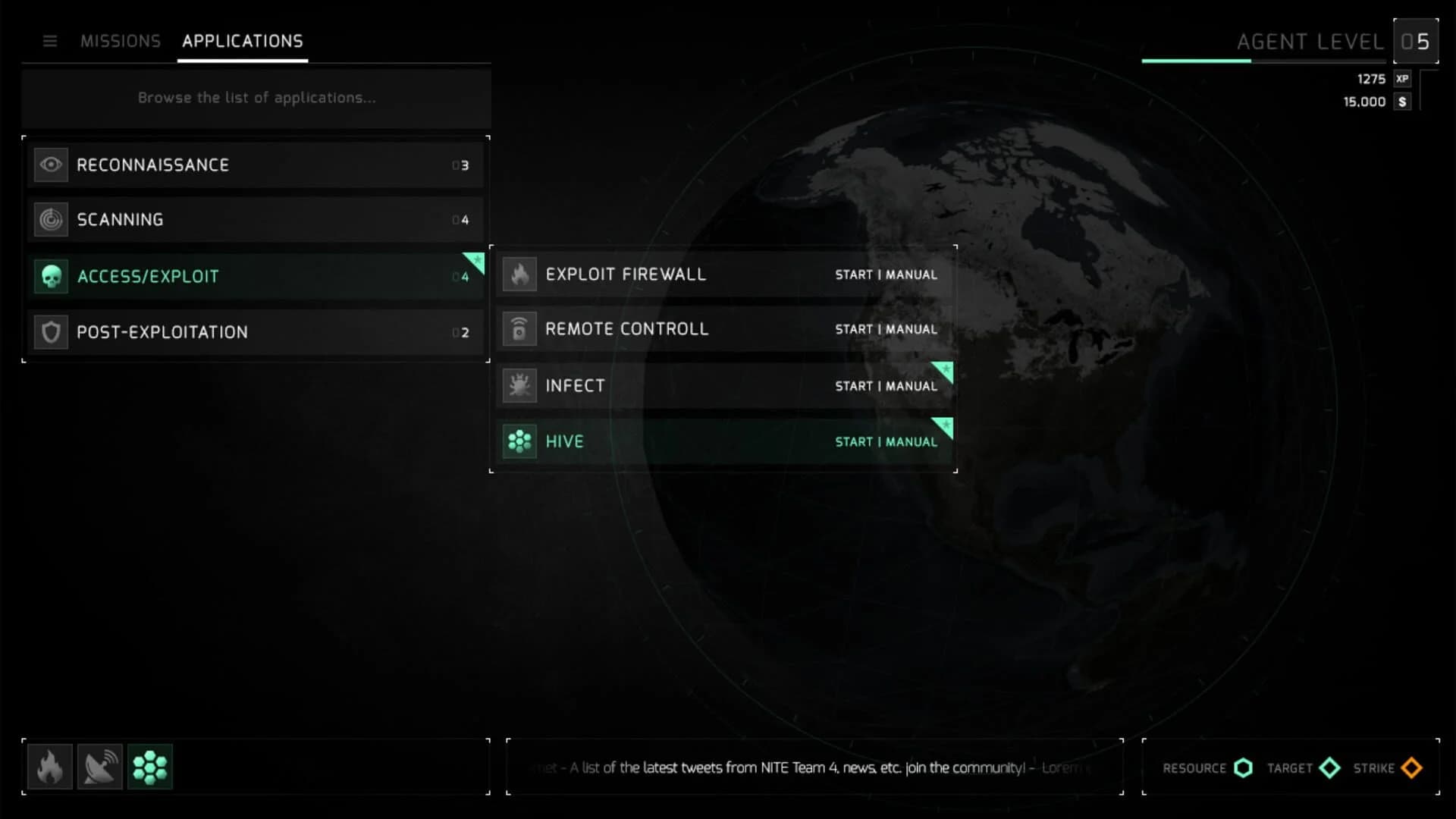Click the eye icon next to Reconnaissance

(x=50, y=164)
